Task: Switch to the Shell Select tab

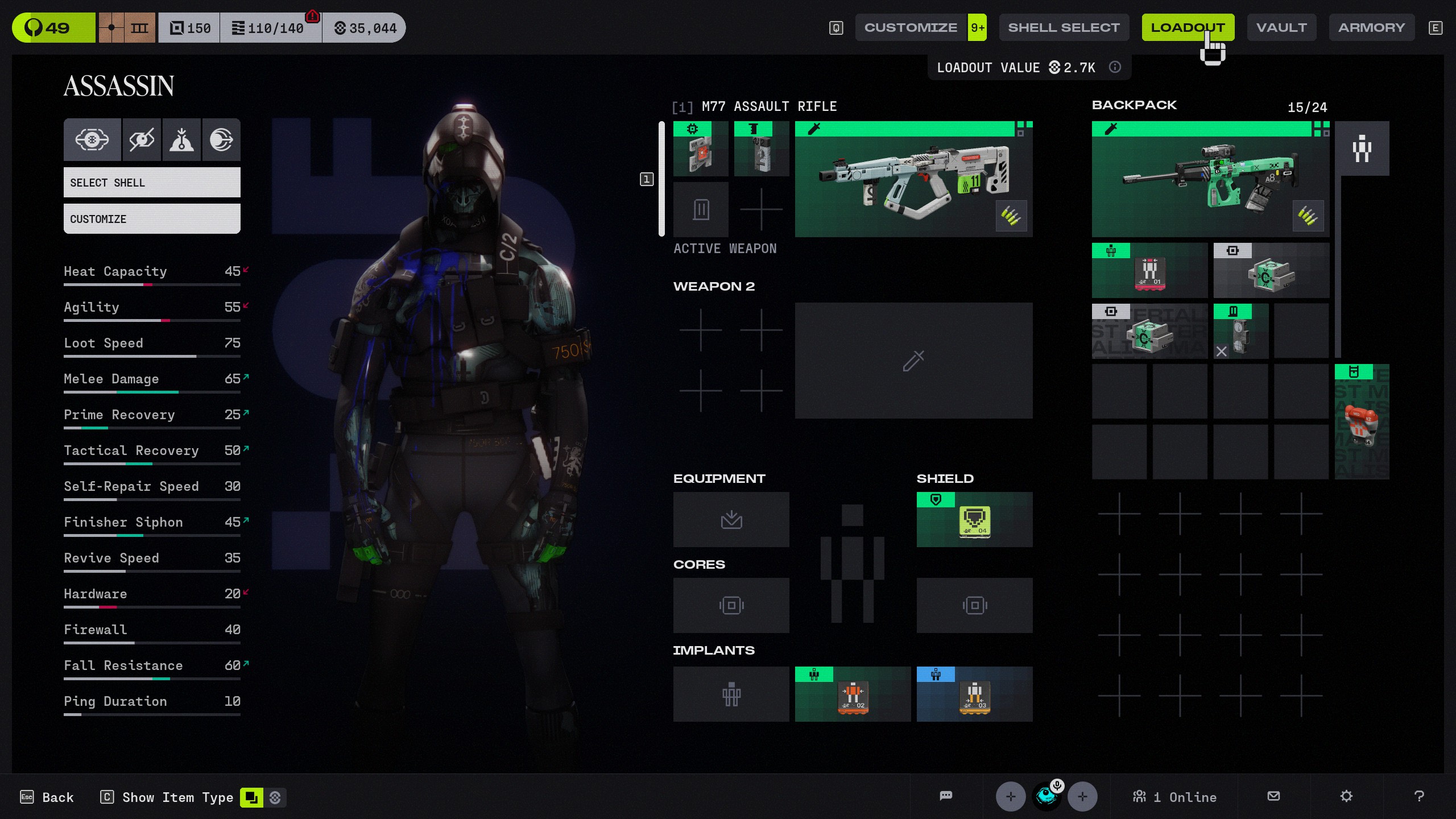Action: click(1064, 27)
